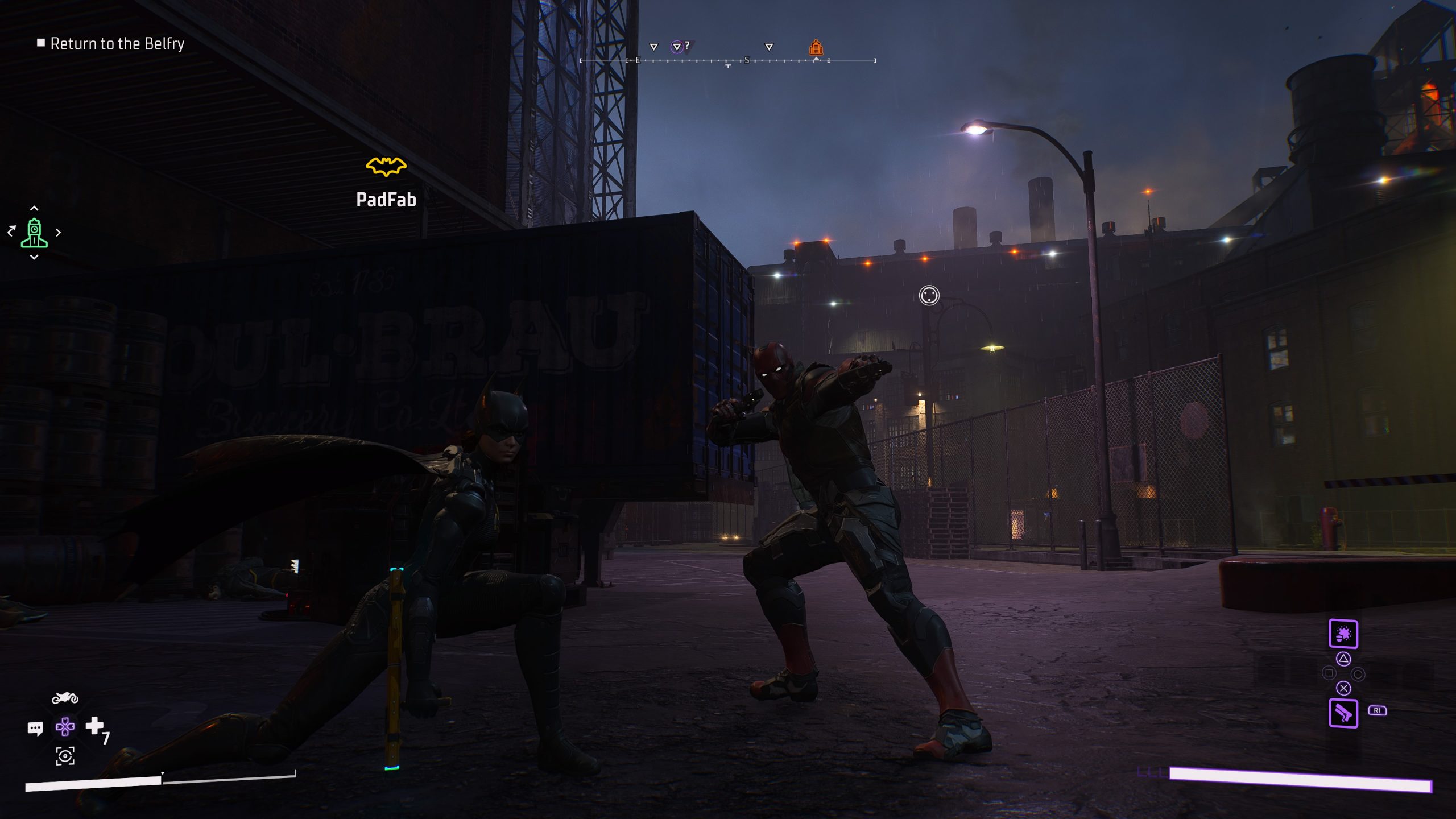1456x819 pixels.
Task: Click the green tower icon
Action: 34,233
